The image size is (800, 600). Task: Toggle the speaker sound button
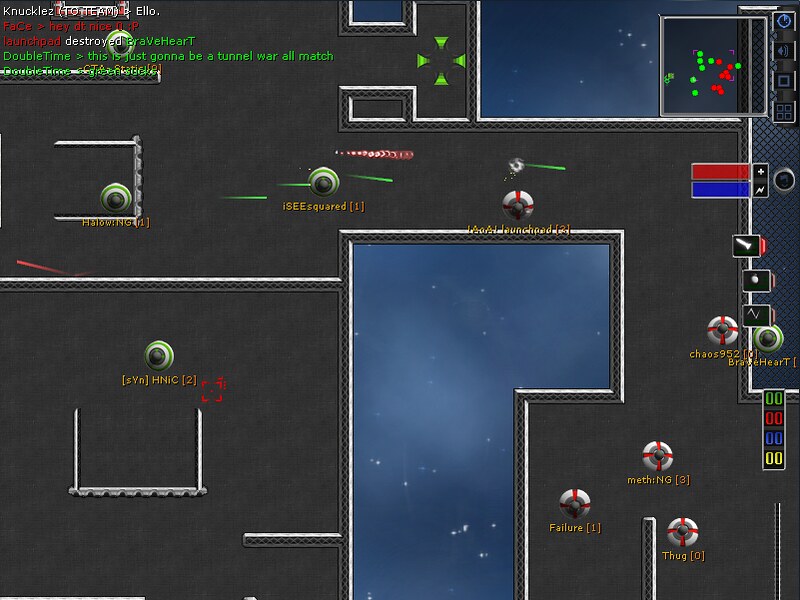(x=783, y=51)
